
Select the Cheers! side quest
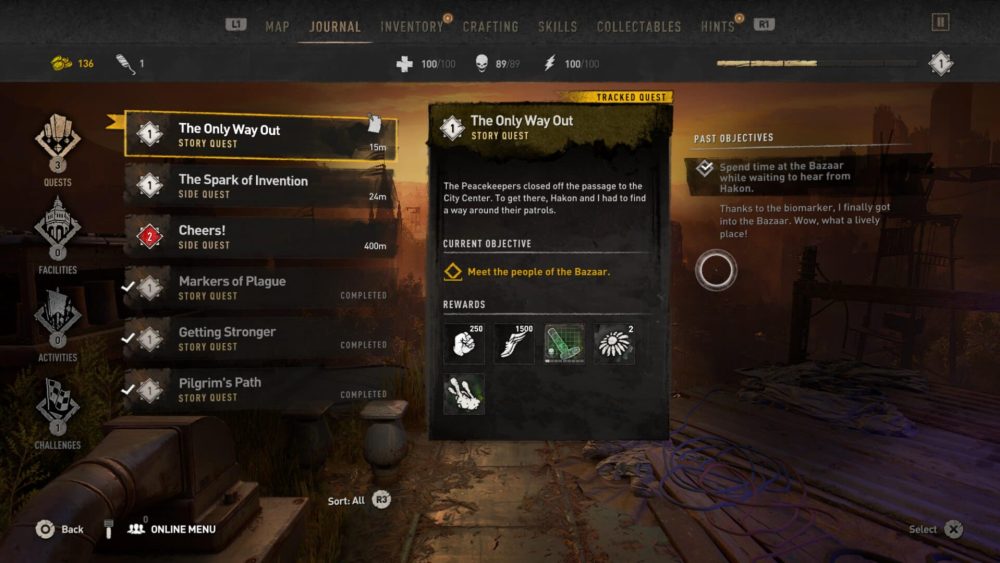click(x=260, y=236)
